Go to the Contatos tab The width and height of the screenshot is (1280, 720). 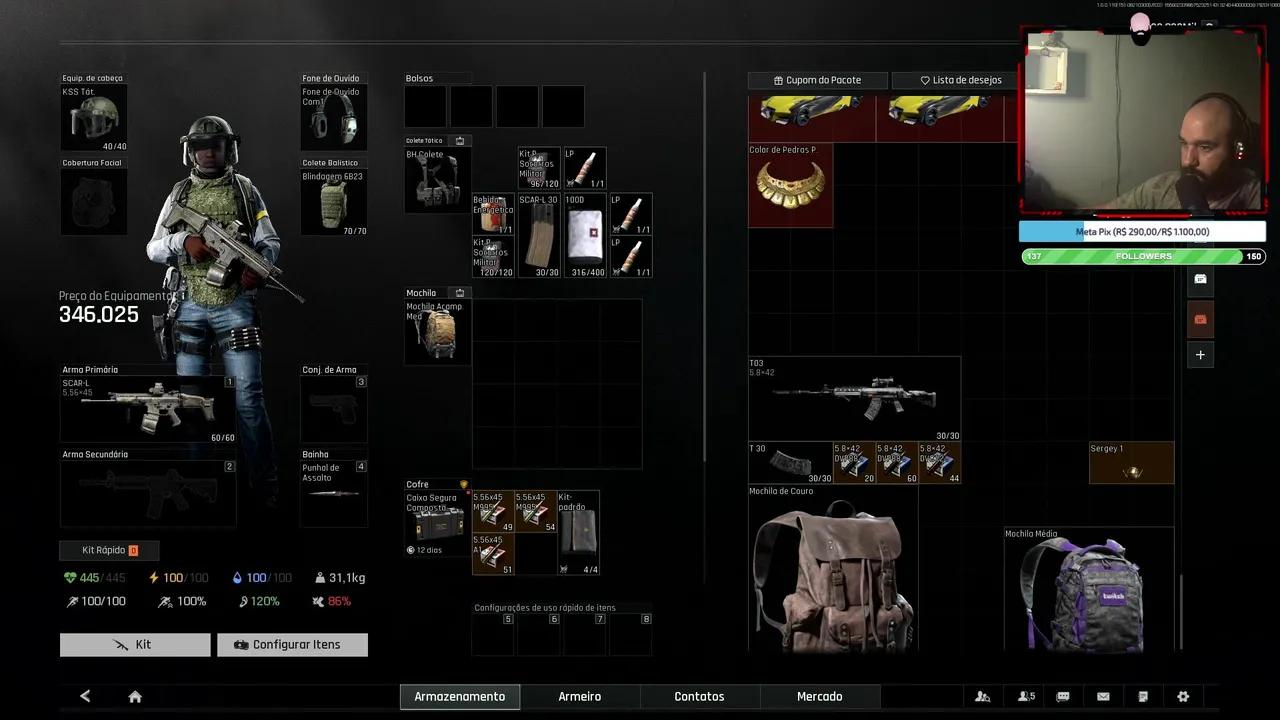pyautogui.click(x=699, y=696)
